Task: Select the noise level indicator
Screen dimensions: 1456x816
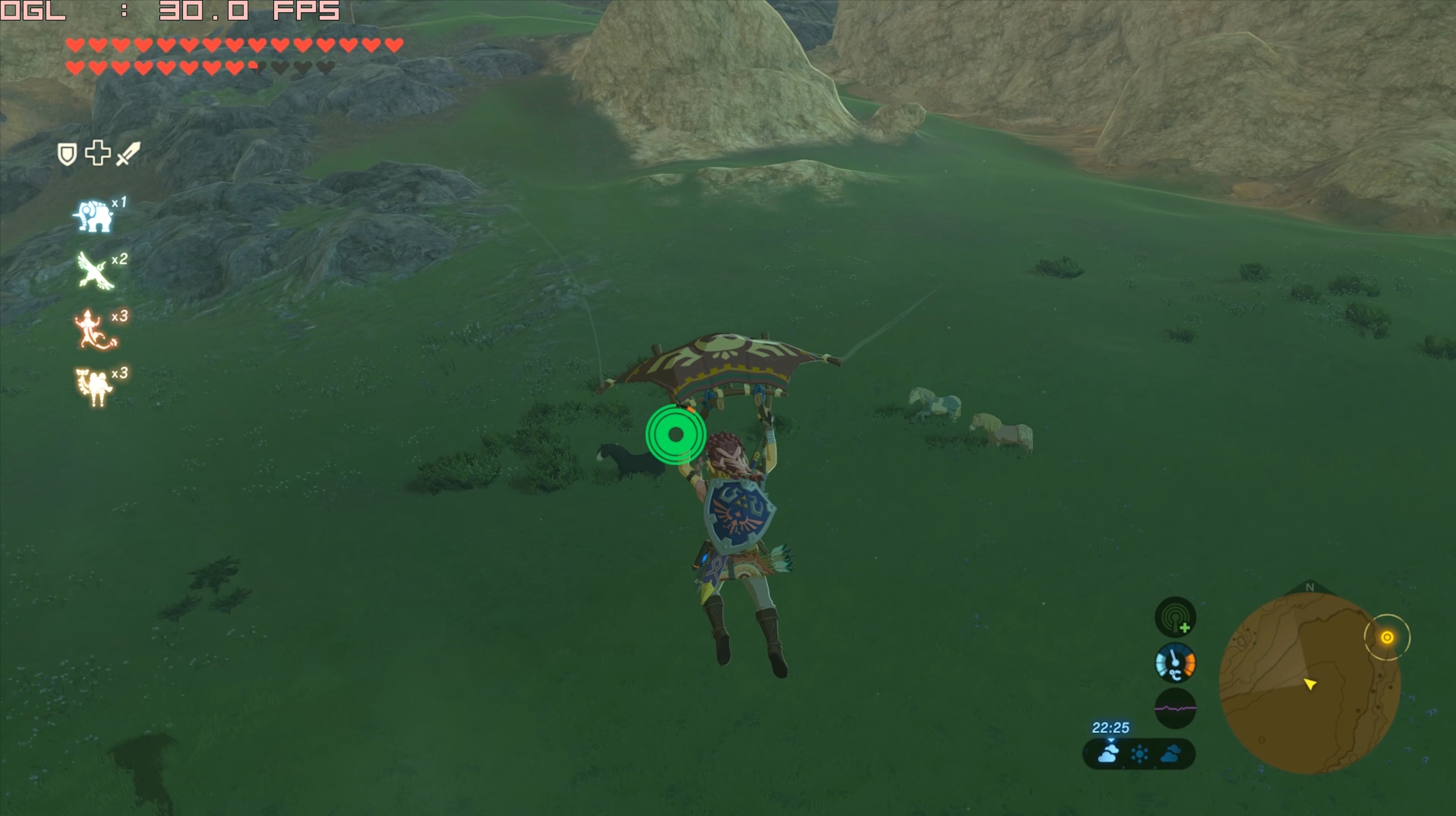Action: point(1175,708)
